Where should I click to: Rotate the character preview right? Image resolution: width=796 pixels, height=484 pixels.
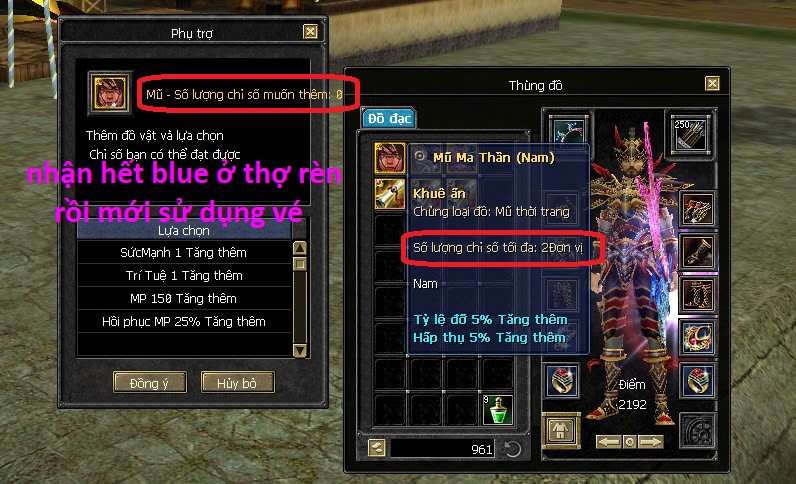pyautogui.click(x=653, y=441)
